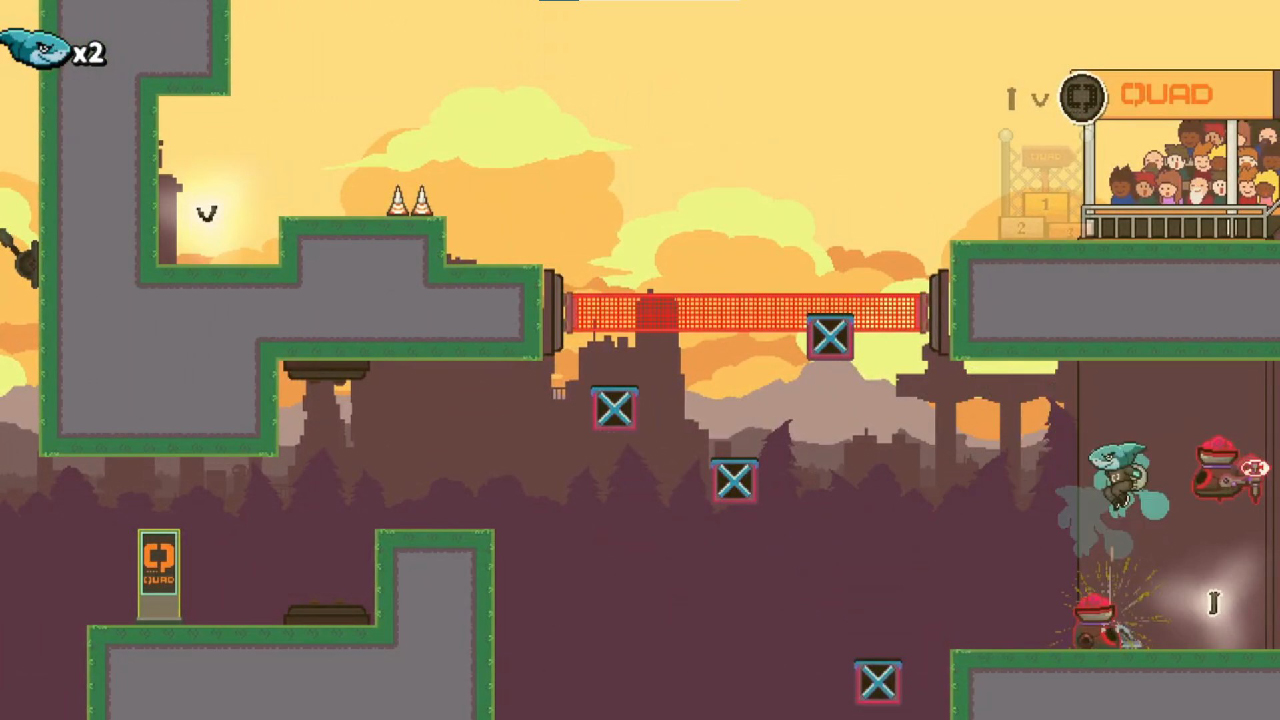This screenshot has width=1280, height=720.
Task: Select the QUAD banner above the crowd stand
Action: [1170, 93]
